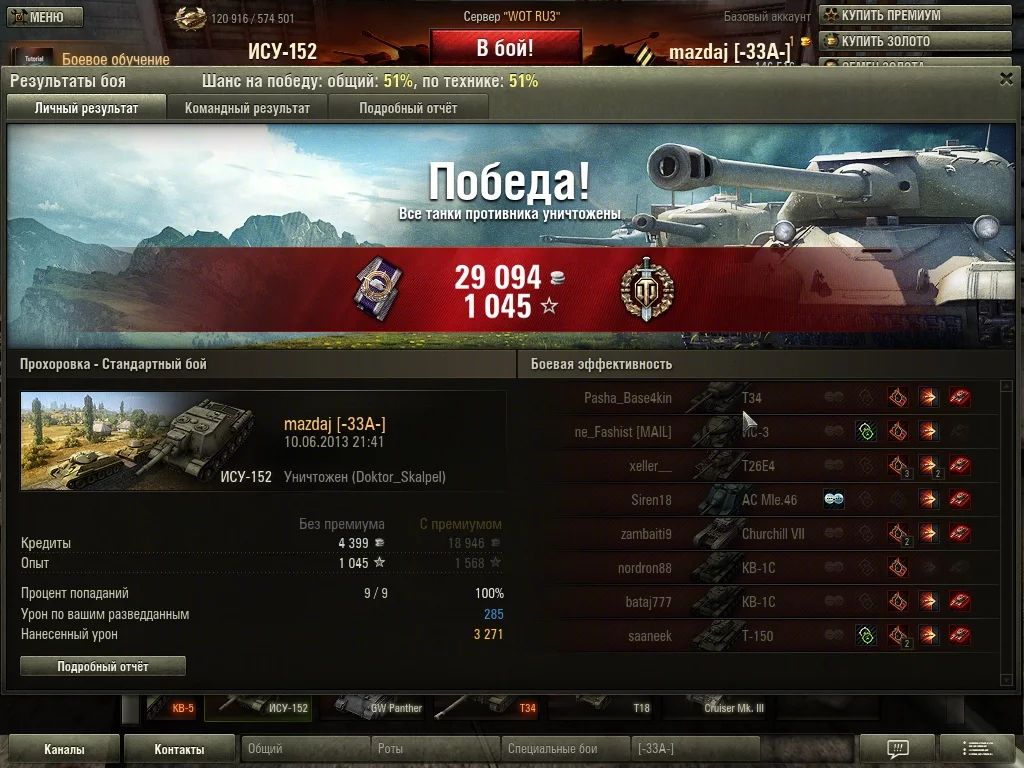The width and height of the screenshot is (1024, 768).
Task: Select the Личный результат tab
Action: pyautogui.click(x=86, y=108)
